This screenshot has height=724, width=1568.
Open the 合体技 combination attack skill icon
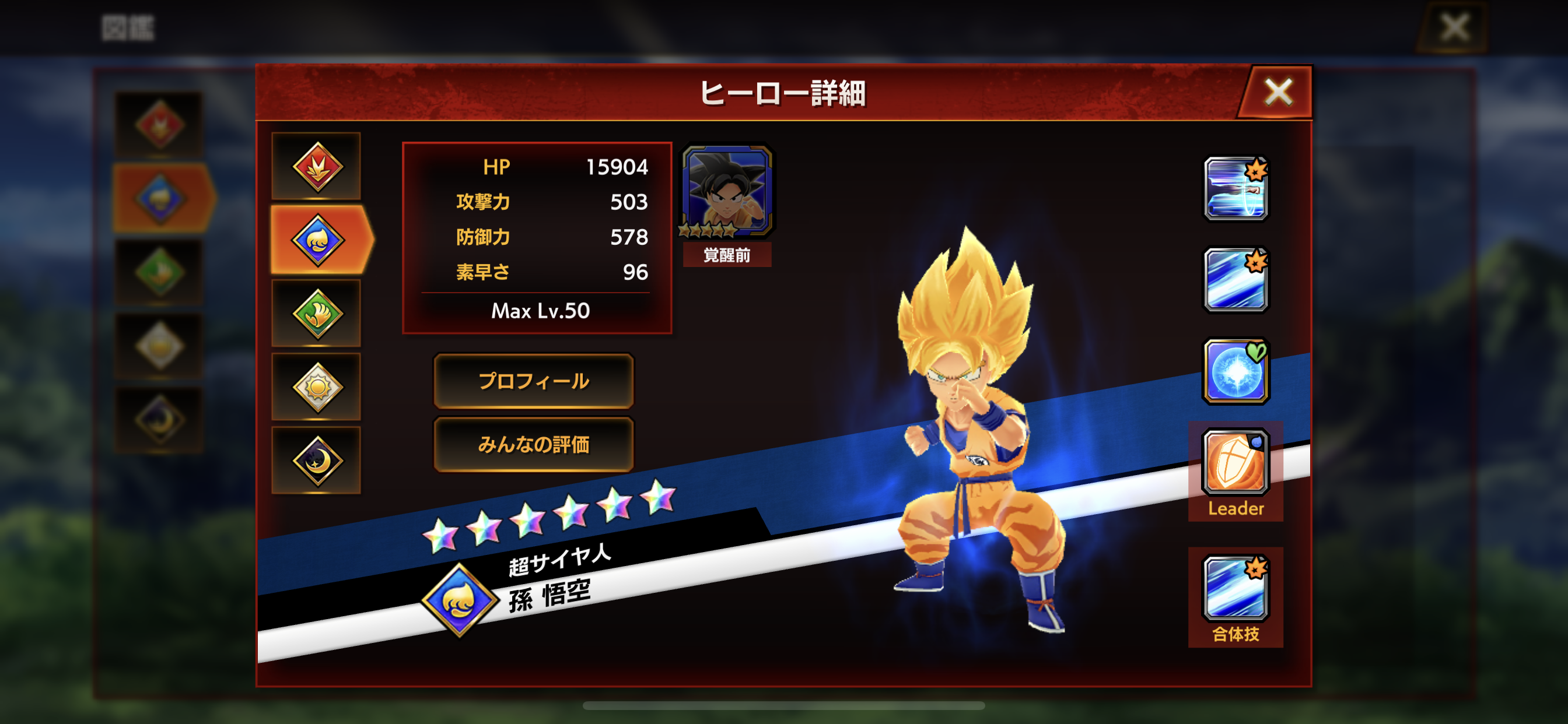pyautogui.click(x=1237, y=587)
